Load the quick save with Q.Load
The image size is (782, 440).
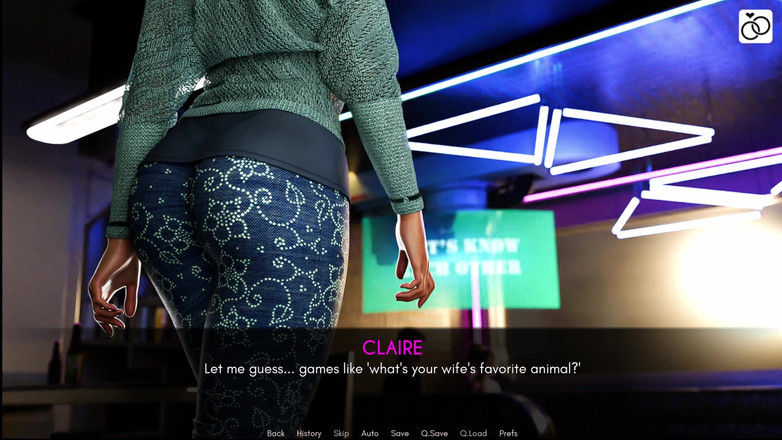[x=473, y=433]
